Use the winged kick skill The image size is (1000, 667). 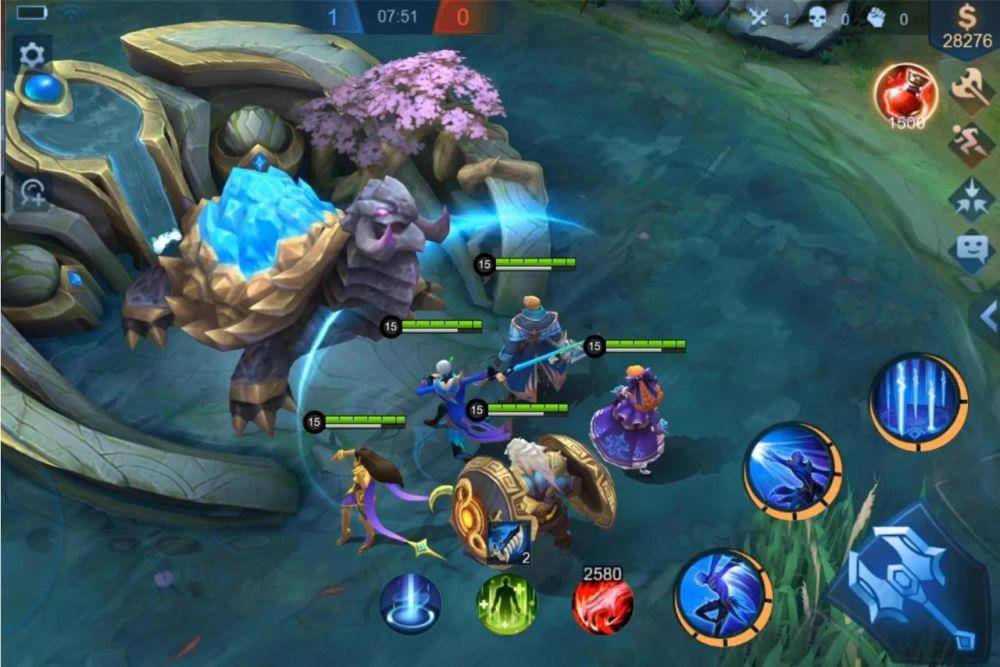(x=723, y=597)
